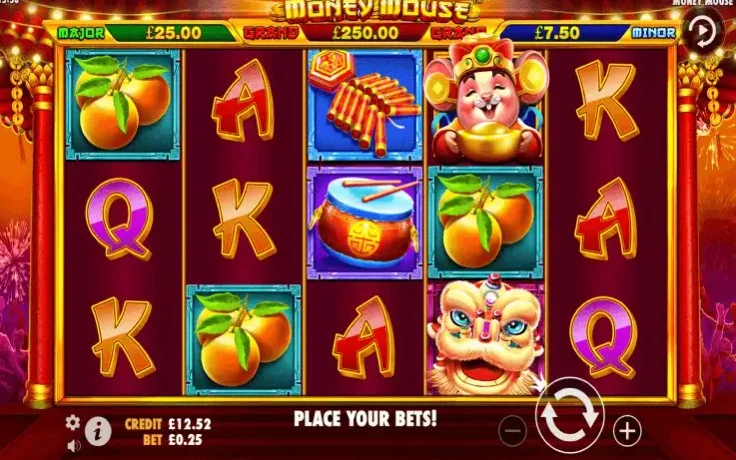This screenshot has height=460, width=736.
Task: Decrease the bet with the minus button
Action: click(x=512, y=431)
